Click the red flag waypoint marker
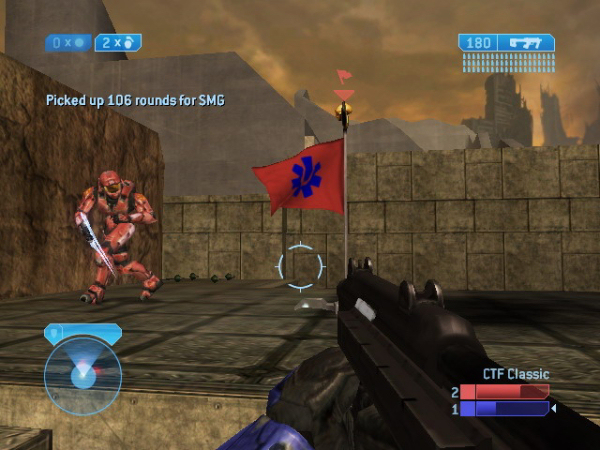The width and height of the screenshot is (600, 450). (x=344, y=76)
